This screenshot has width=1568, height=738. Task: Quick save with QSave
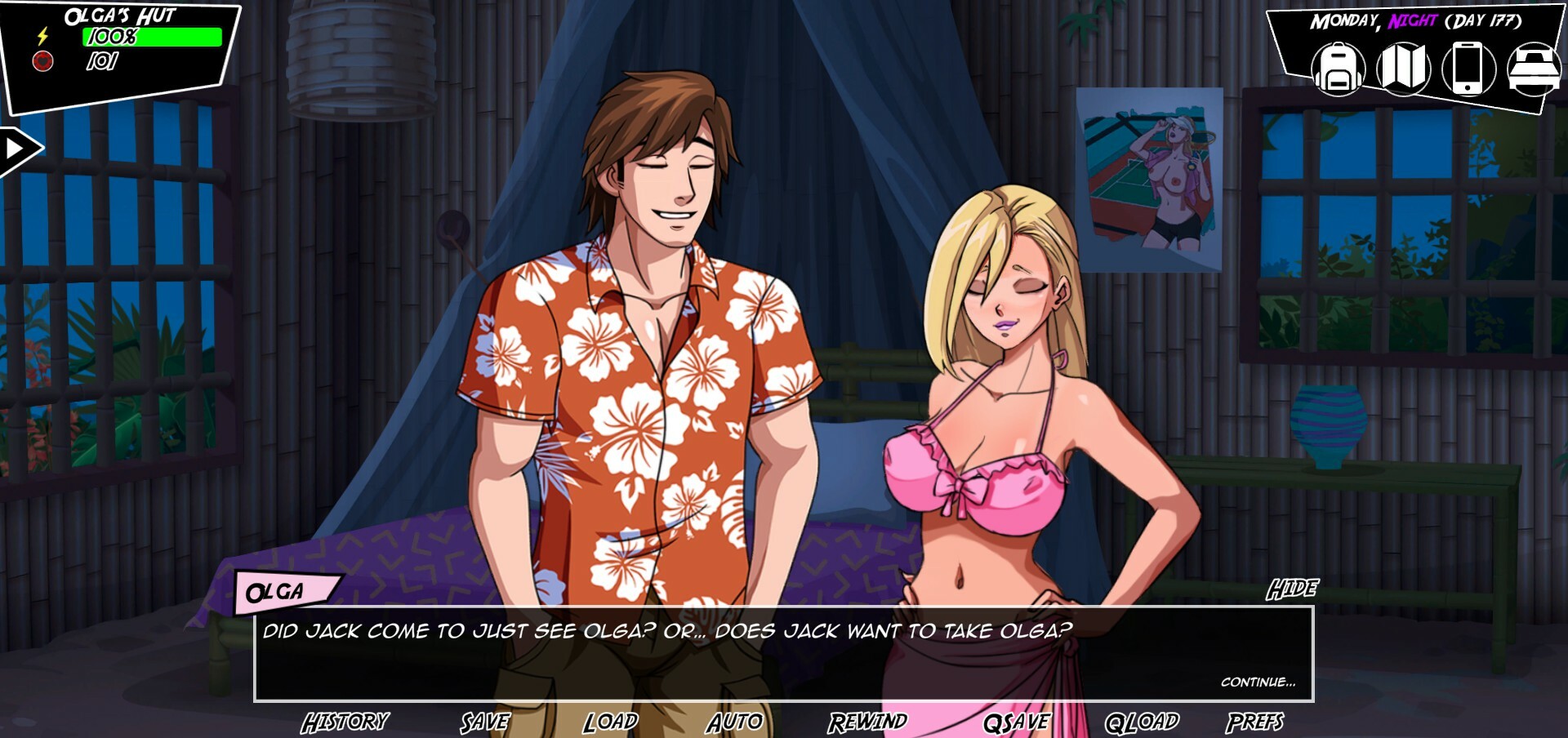click(1017, 722)
